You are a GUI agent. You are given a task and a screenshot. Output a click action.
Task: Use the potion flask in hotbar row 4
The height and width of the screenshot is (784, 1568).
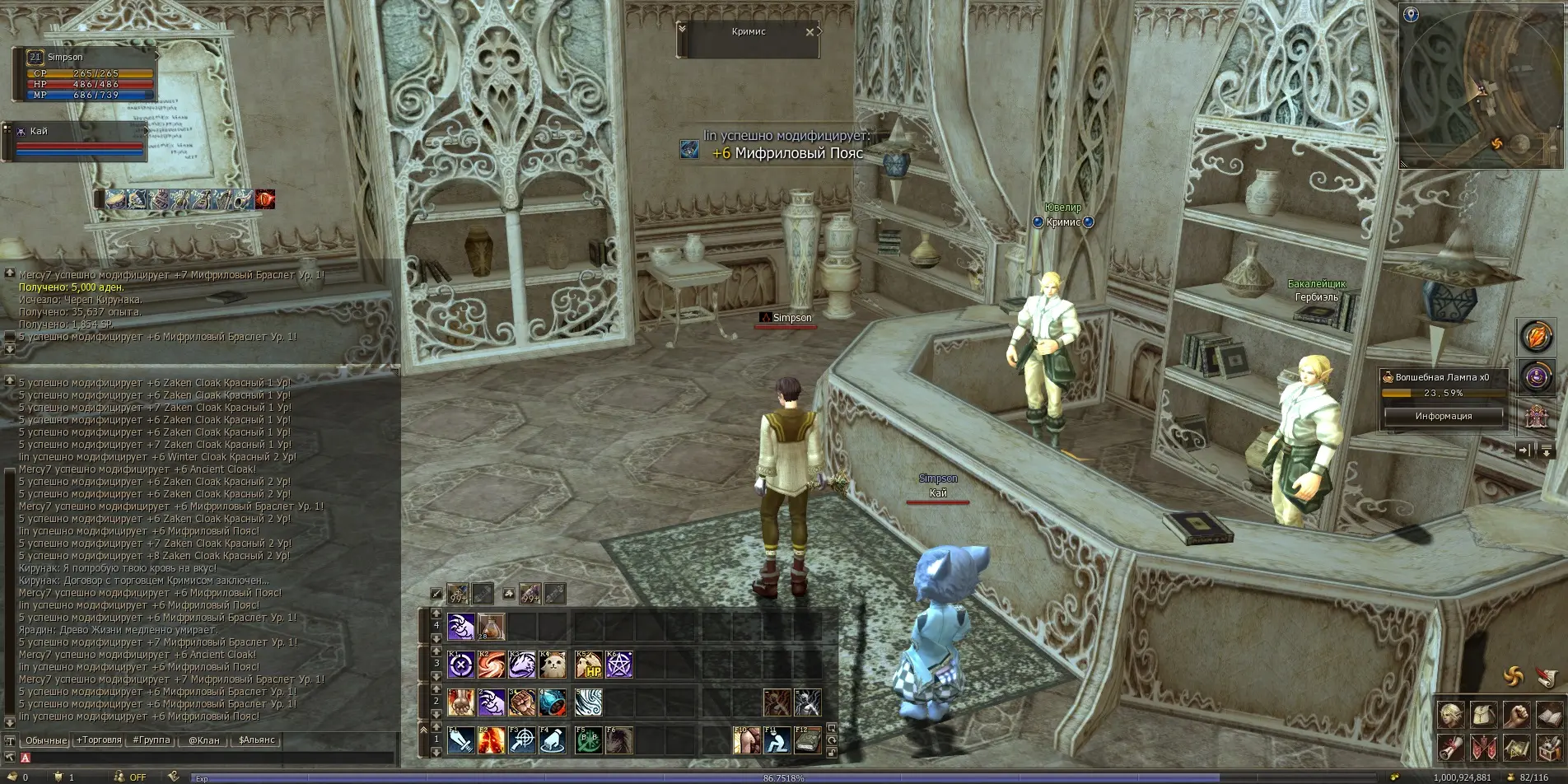(491, 628)
